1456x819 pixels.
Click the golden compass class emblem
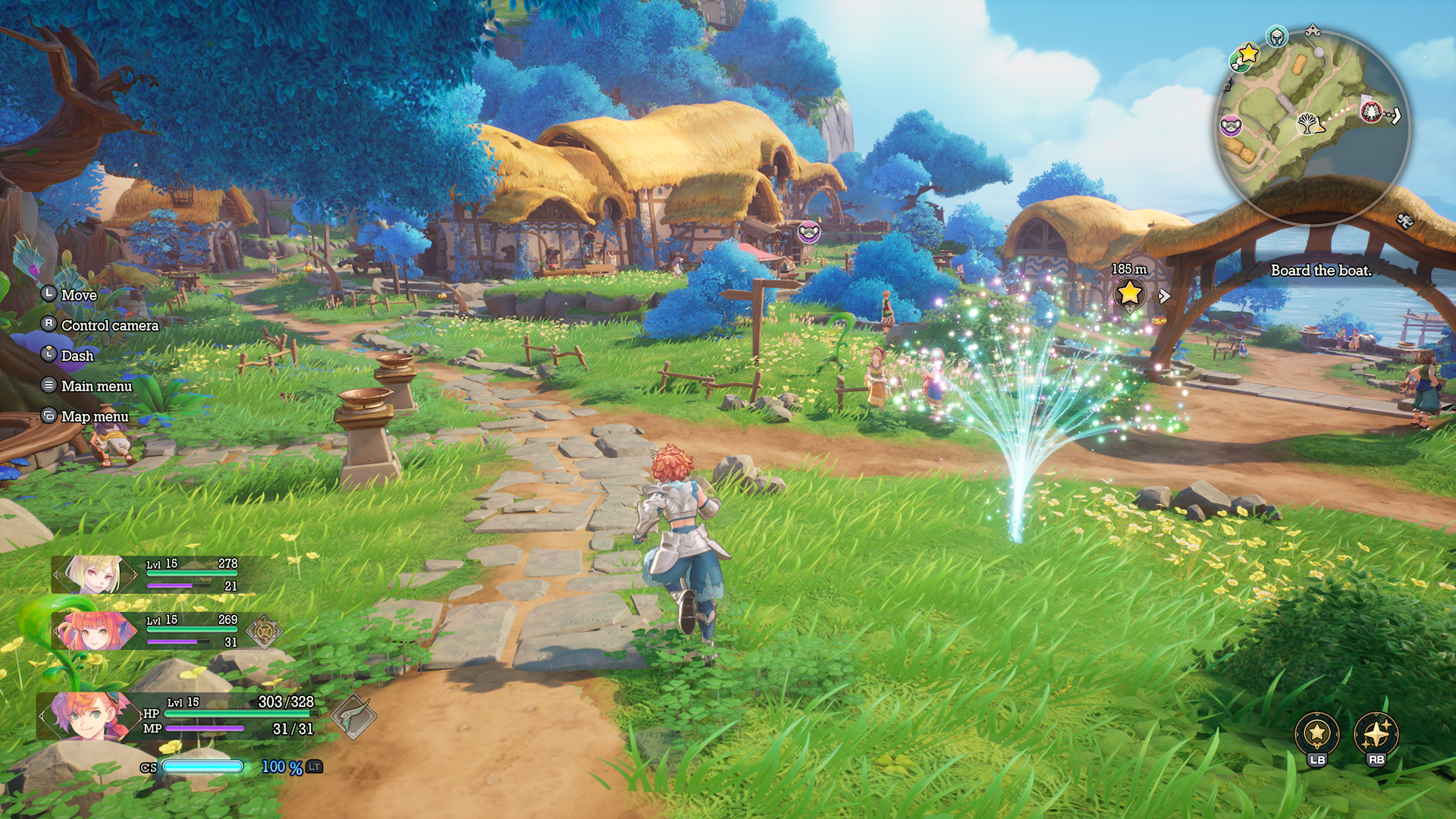(264, 630)
